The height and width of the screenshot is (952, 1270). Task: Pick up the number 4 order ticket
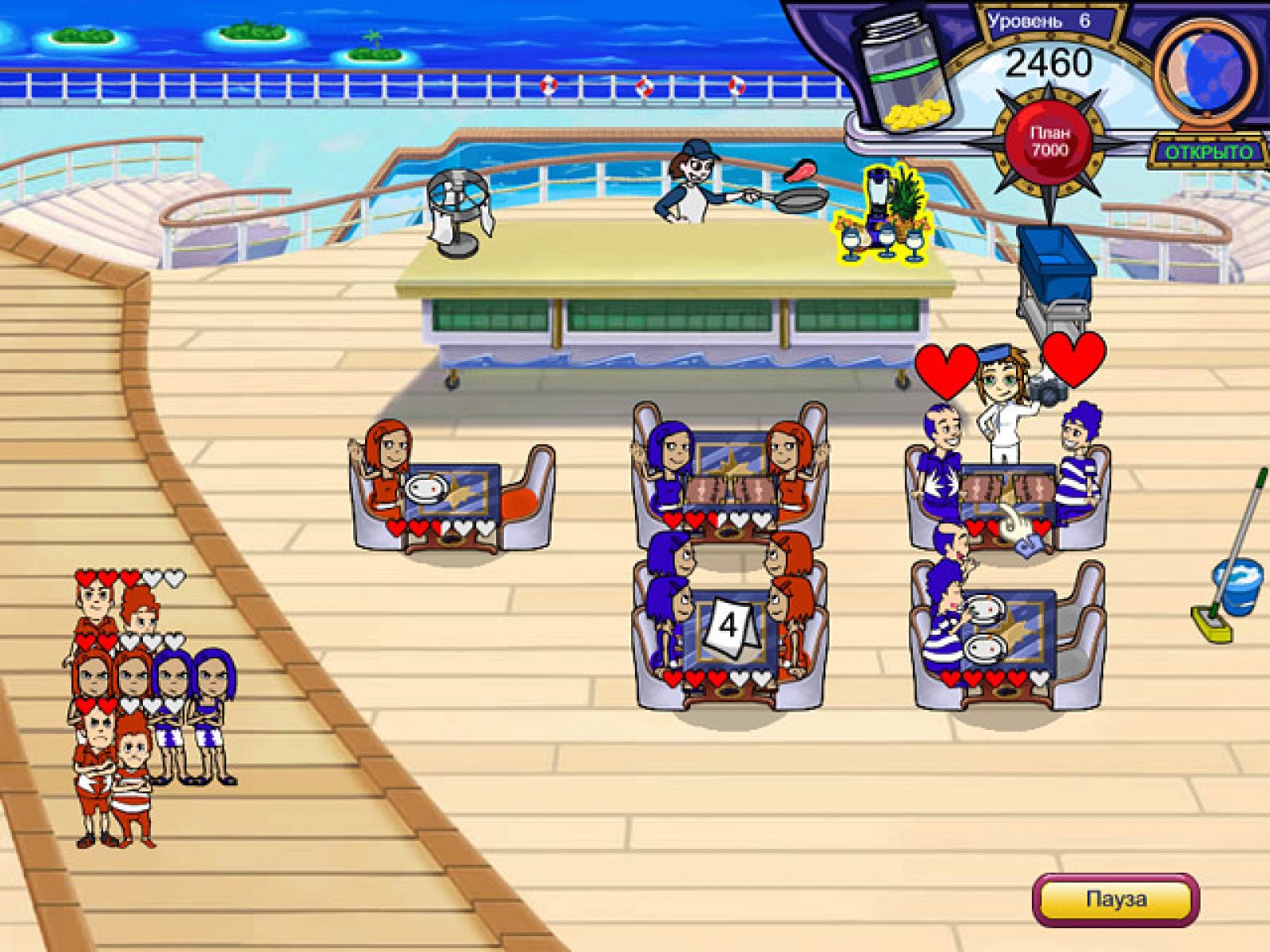click(x=729, y=627)
